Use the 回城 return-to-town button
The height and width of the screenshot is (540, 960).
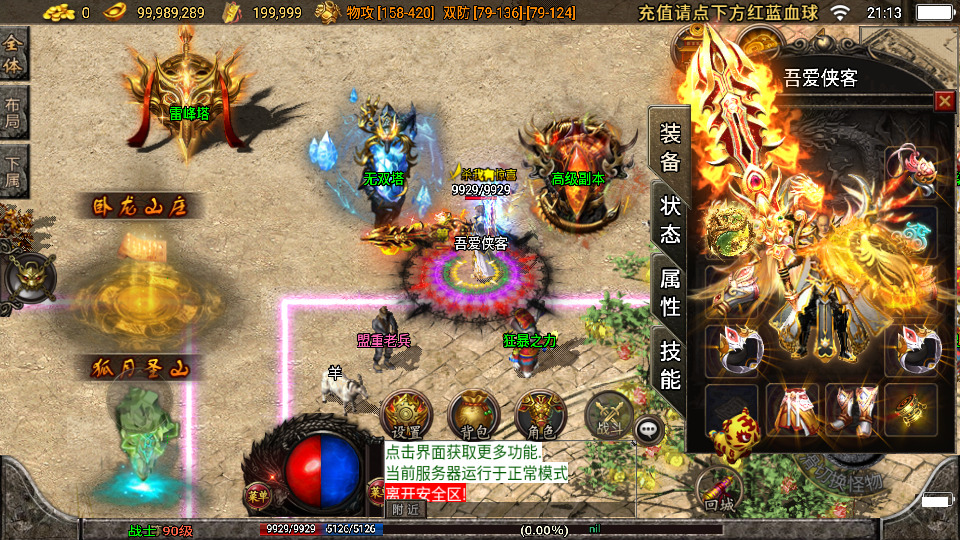click(719, 490)
